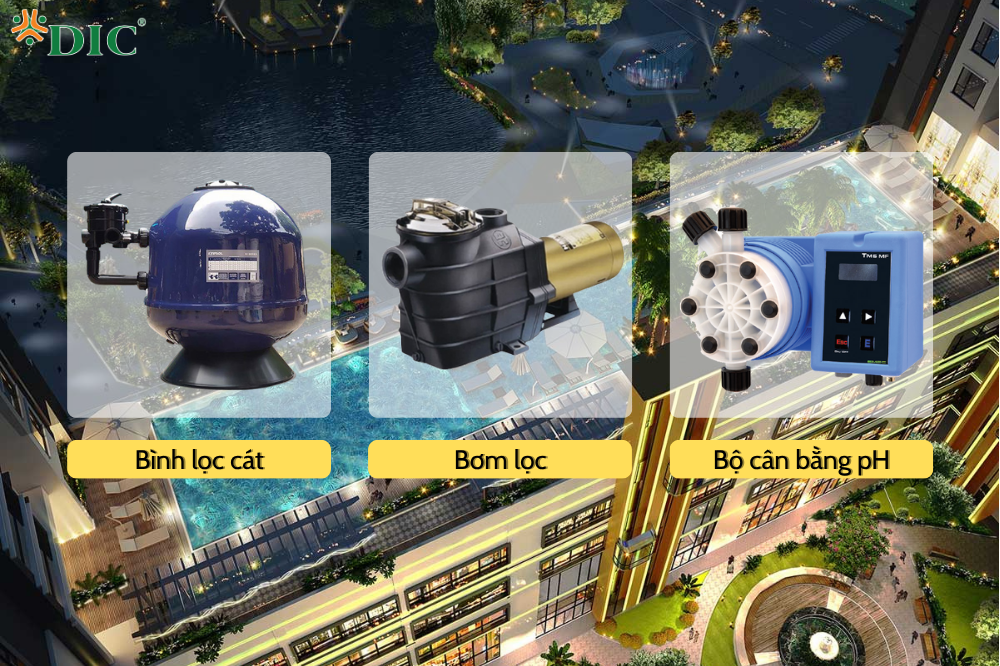Click the Bình lọc cát yellow label

point(199,460)
